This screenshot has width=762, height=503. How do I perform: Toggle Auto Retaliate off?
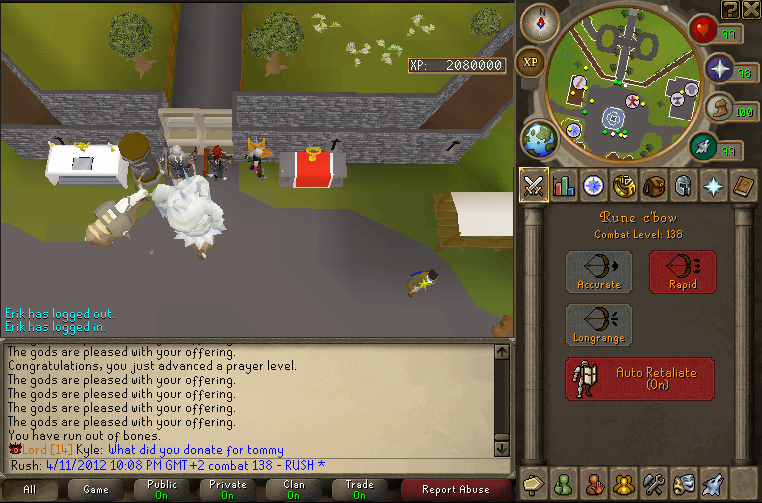pos(640,379)
